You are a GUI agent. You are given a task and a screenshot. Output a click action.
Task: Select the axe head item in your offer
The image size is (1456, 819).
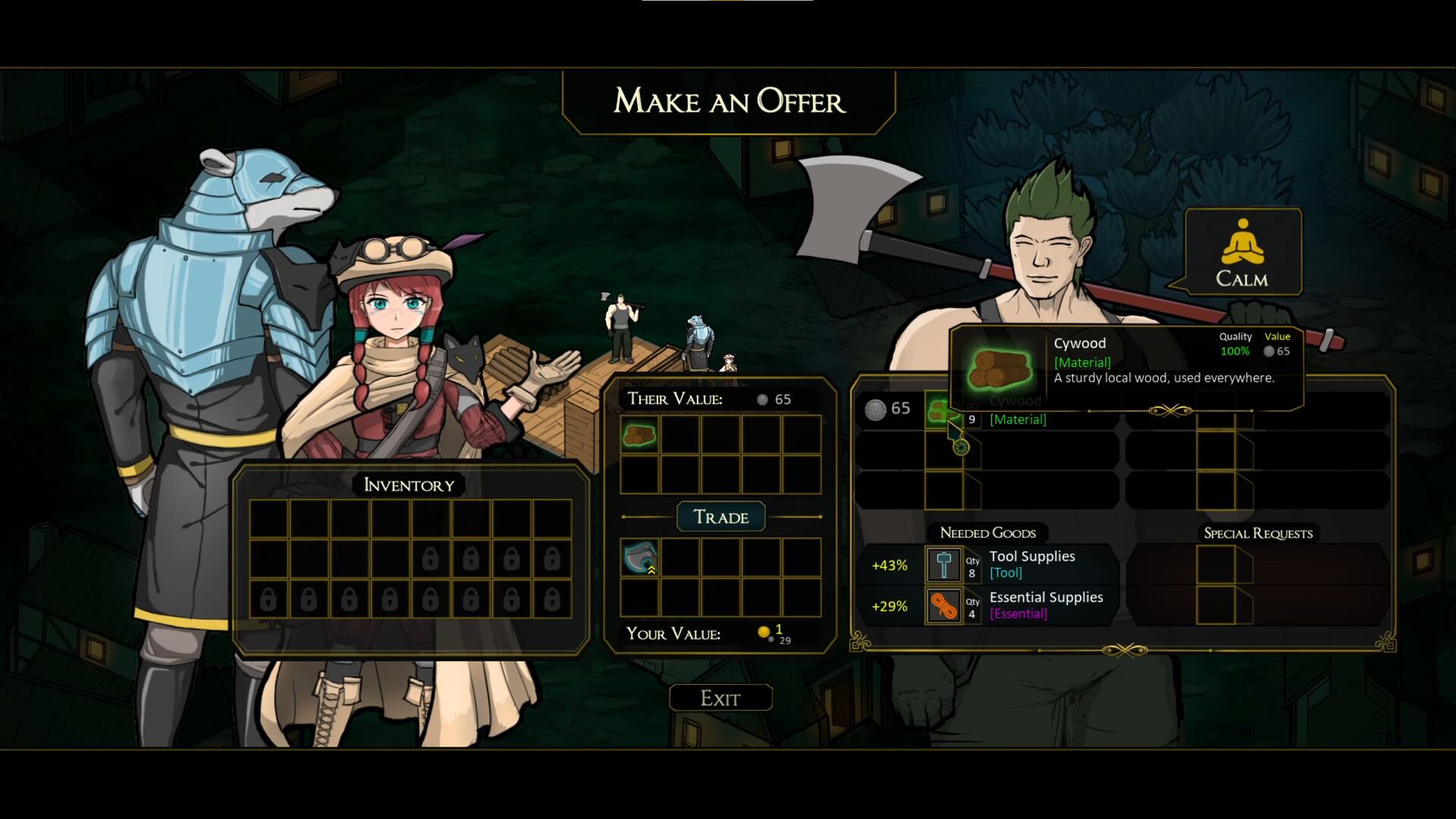point(639,558)
